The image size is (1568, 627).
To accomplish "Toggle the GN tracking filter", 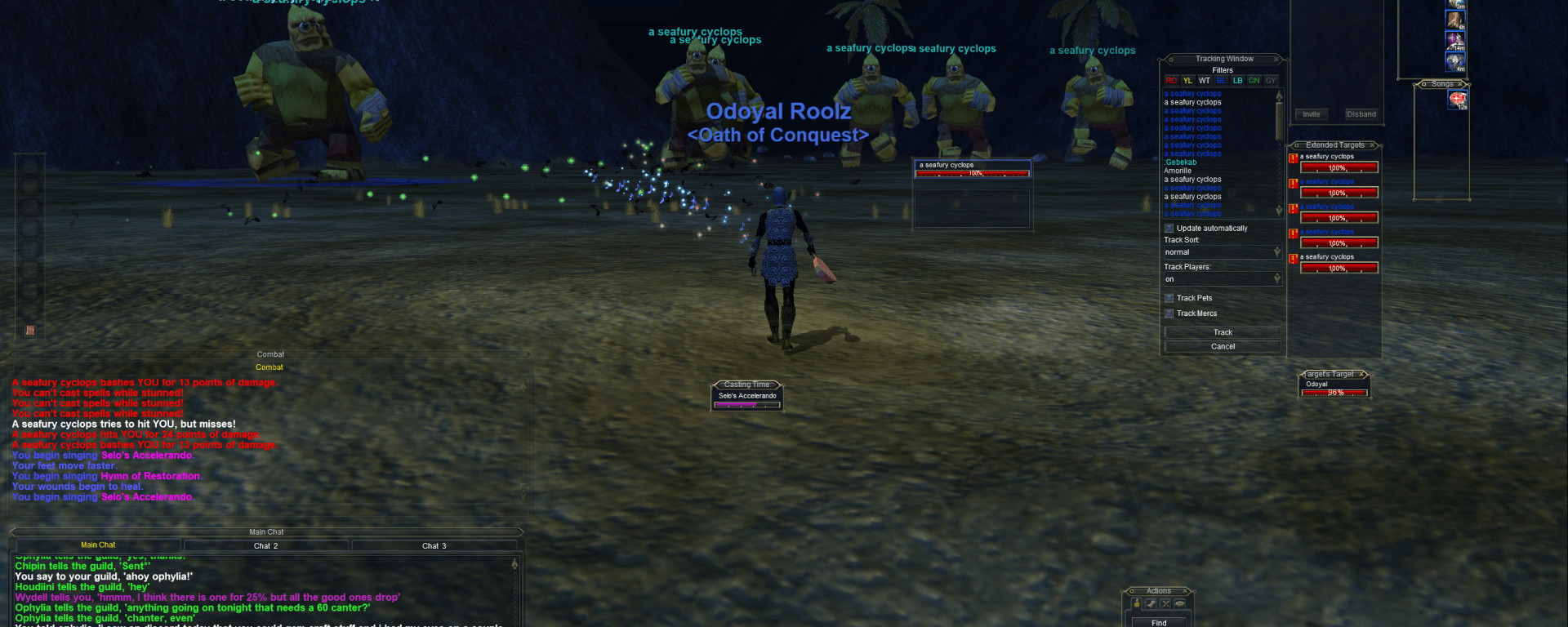I will pyautogui.click(x=1254, y=81).
